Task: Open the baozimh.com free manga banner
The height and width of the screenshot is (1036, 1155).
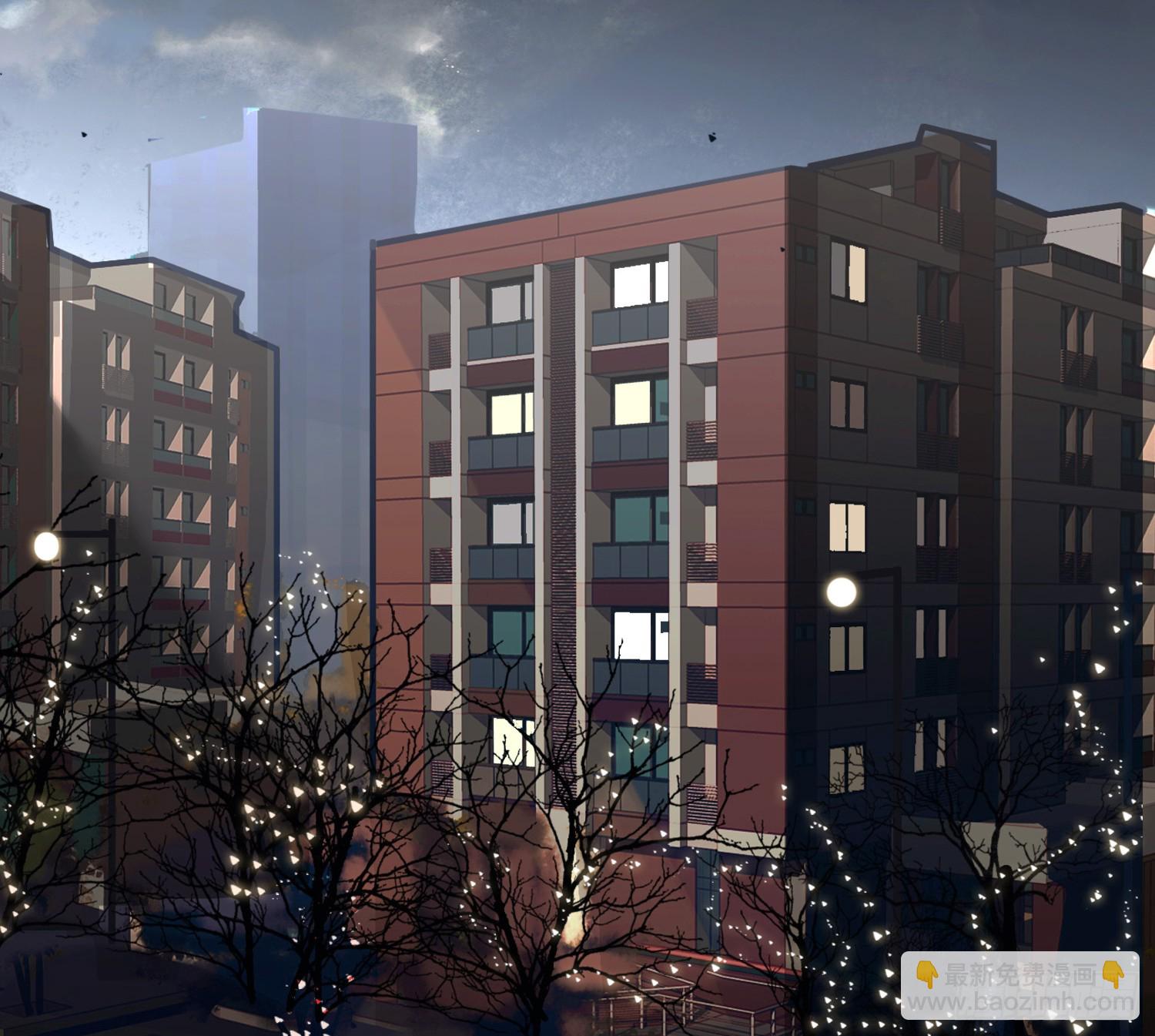Action: (x=1019, y=987)
